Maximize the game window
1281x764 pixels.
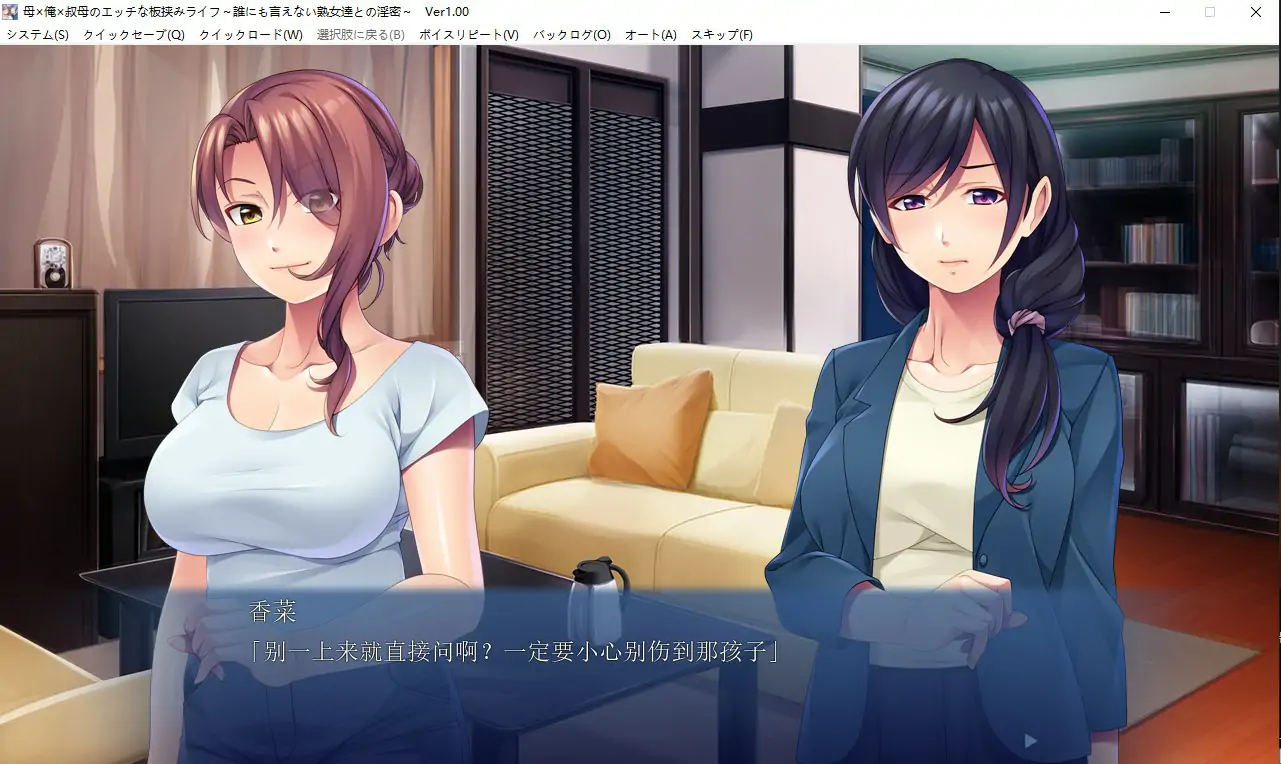(1209, 11)
